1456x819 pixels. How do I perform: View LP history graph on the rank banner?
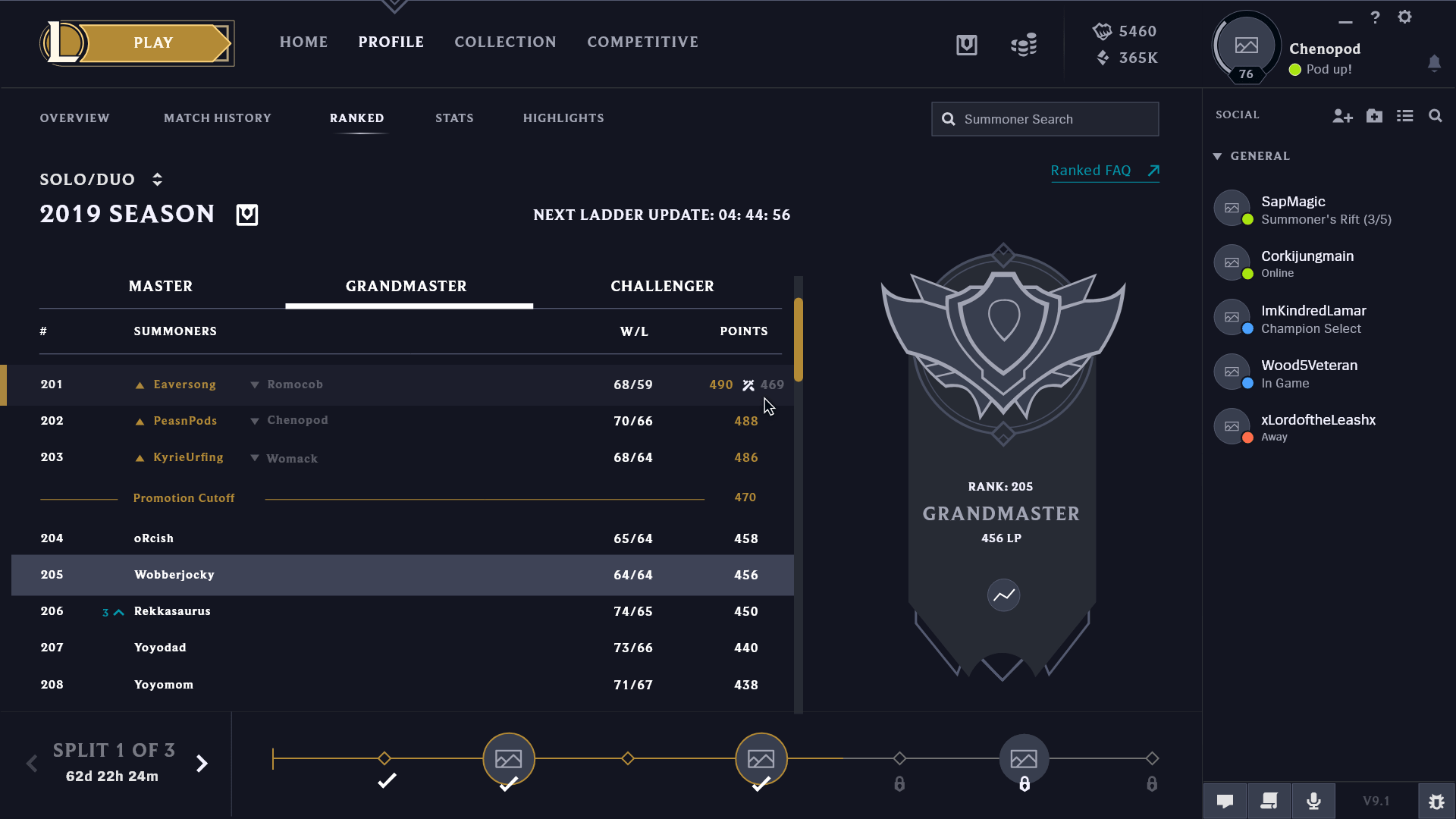click(x=1003, y=595)
